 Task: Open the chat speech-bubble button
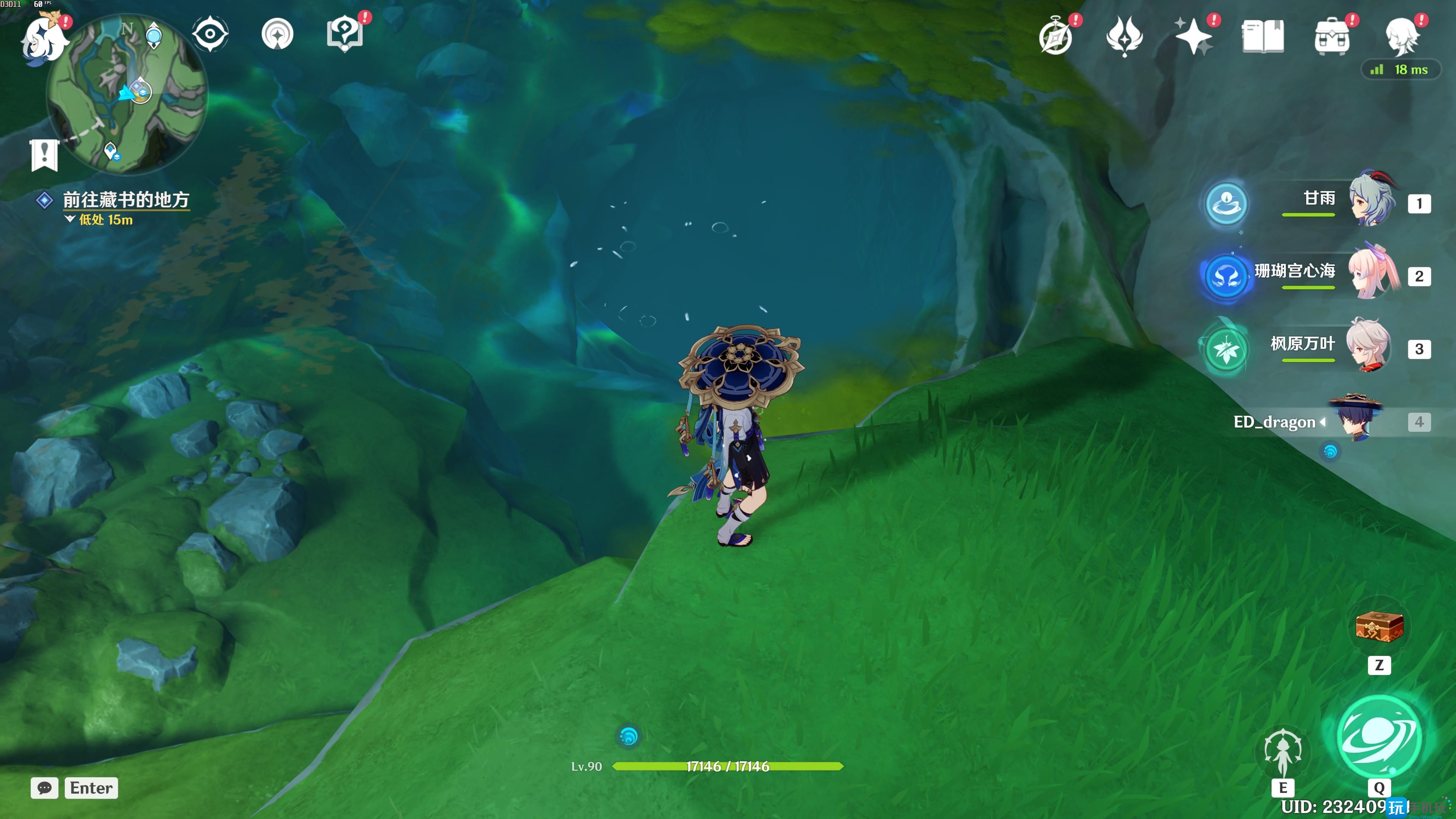point(45,788)
